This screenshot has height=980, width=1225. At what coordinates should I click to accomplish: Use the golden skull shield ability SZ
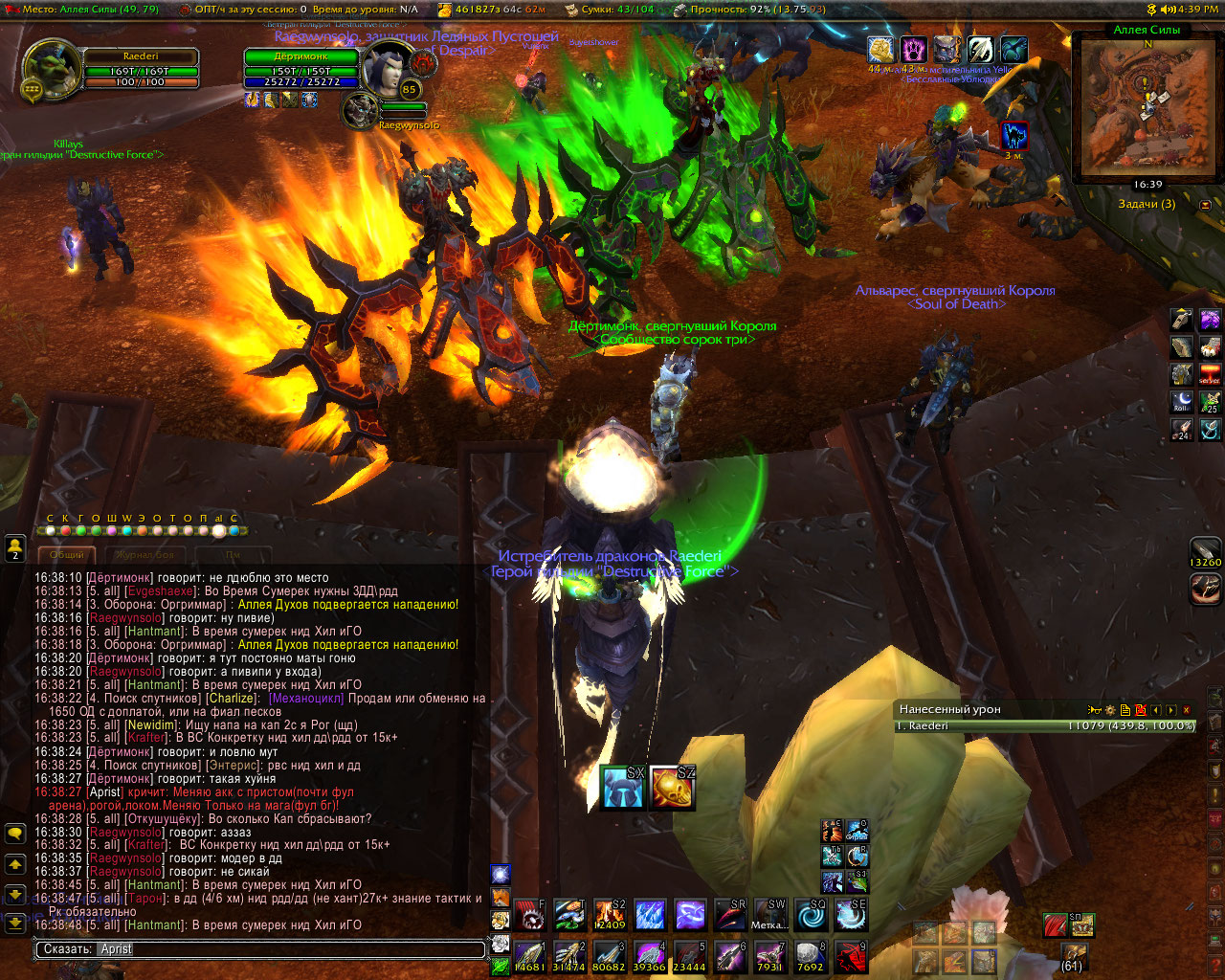coord(672,788)
